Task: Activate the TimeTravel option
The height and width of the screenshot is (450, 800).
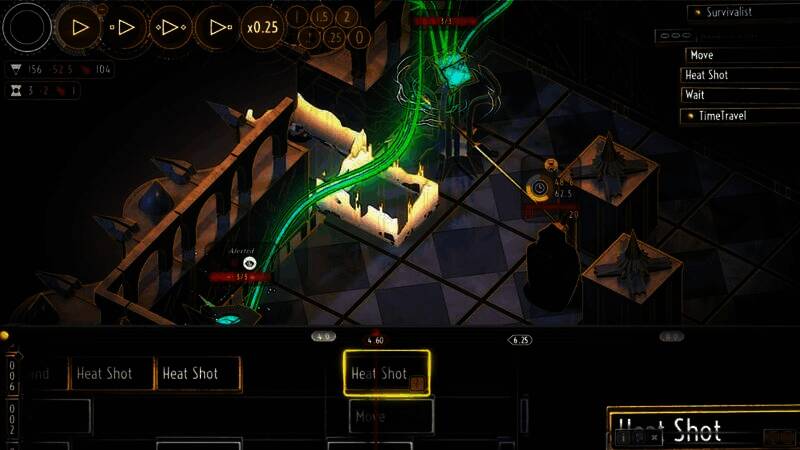Action: (x=741, y=116)
